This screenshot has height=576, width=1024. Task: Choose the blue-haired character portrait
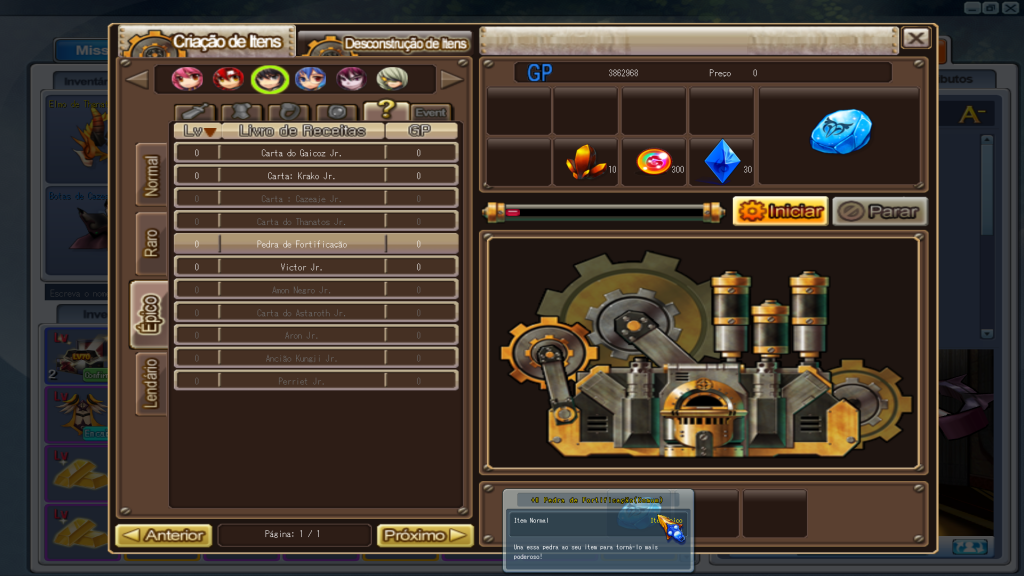309,79
